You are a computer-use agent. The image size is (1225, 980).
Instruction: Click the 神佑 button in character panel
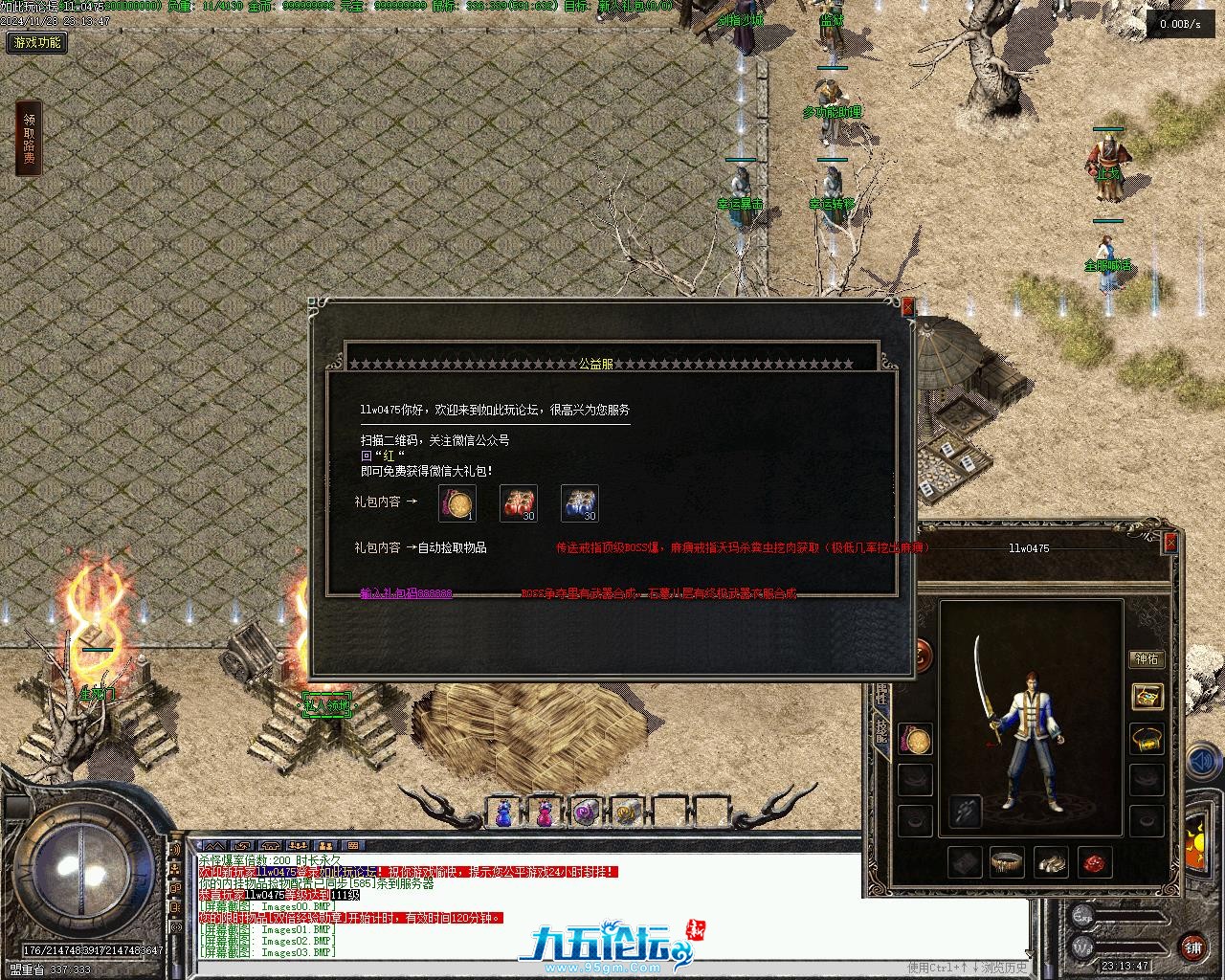(1147, 658)
